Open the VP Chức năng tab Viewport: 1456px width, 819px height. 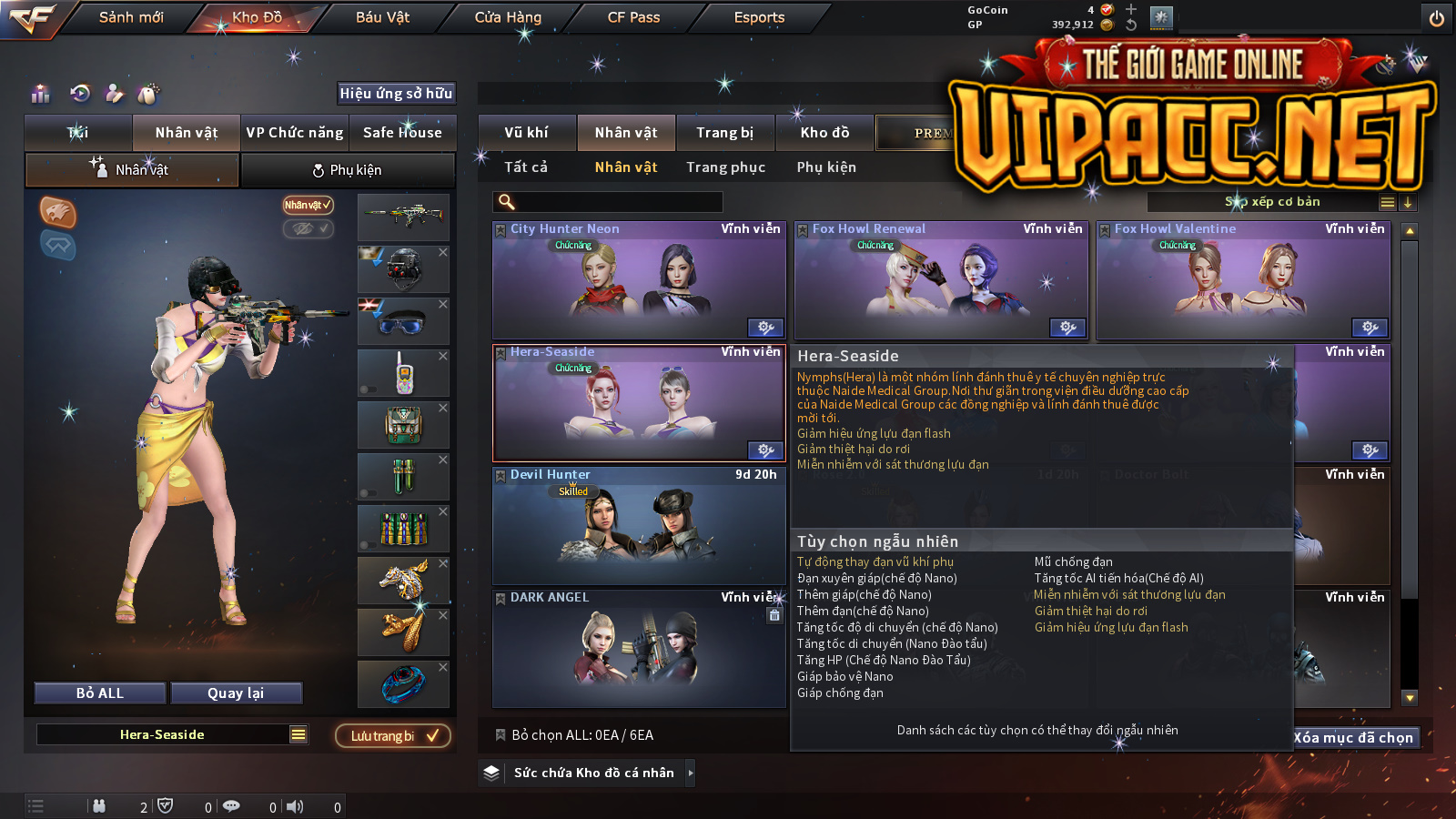[x=295, y=133]
